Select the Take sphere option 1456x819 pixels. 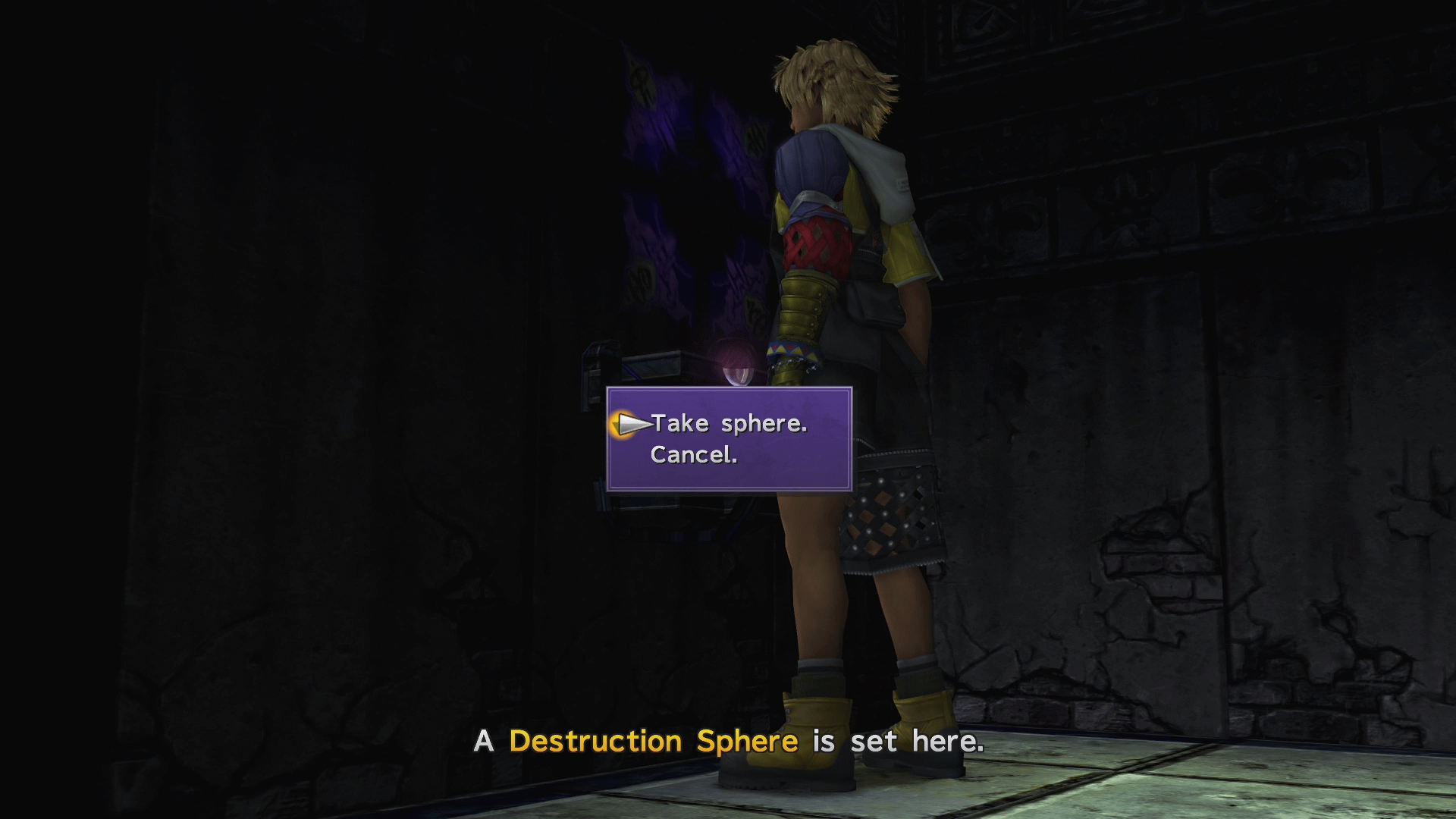point(728,423)
